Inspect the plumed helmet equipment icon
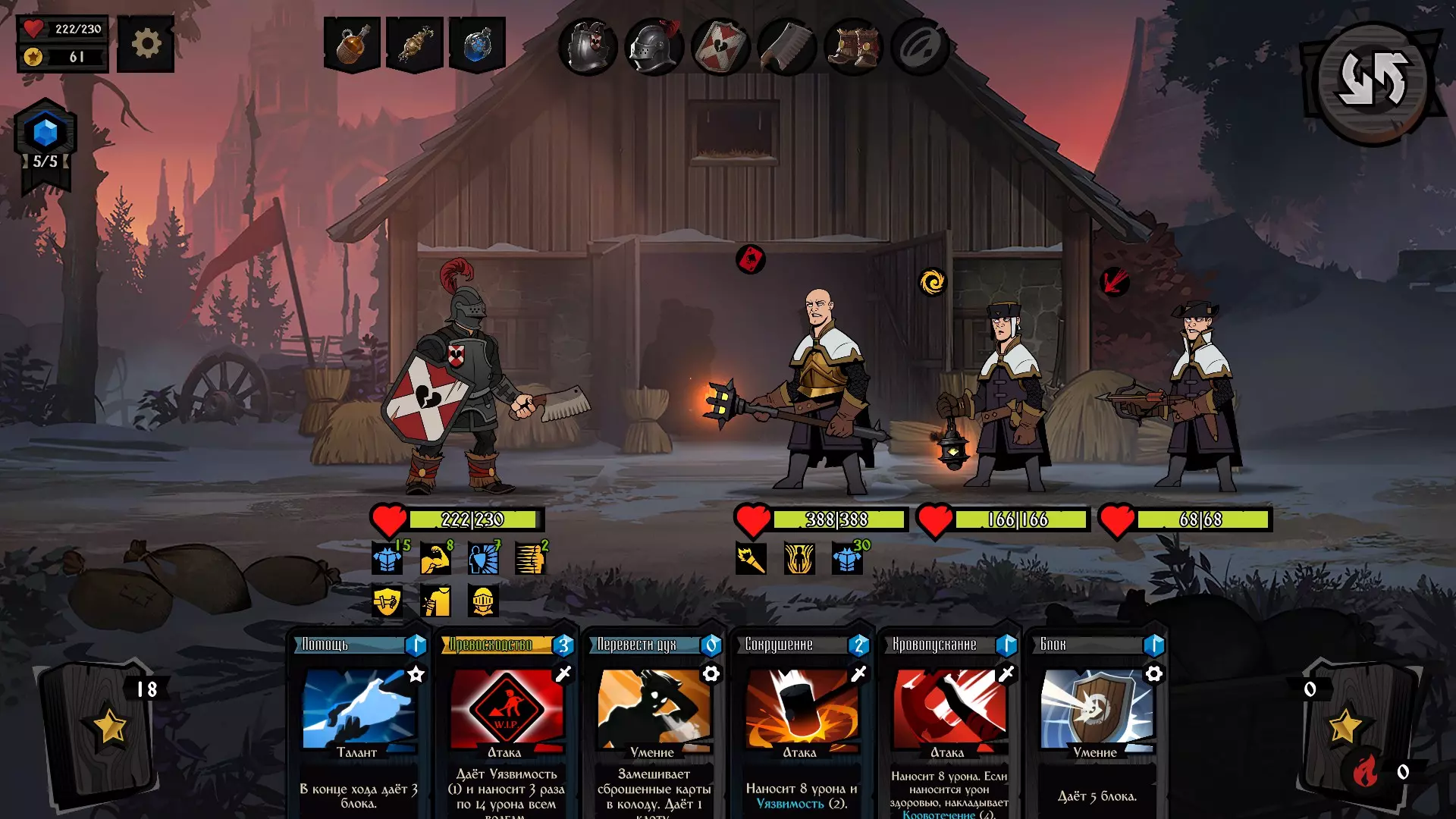Screen dimensions: 1456x819 click(x=654, y=46)
